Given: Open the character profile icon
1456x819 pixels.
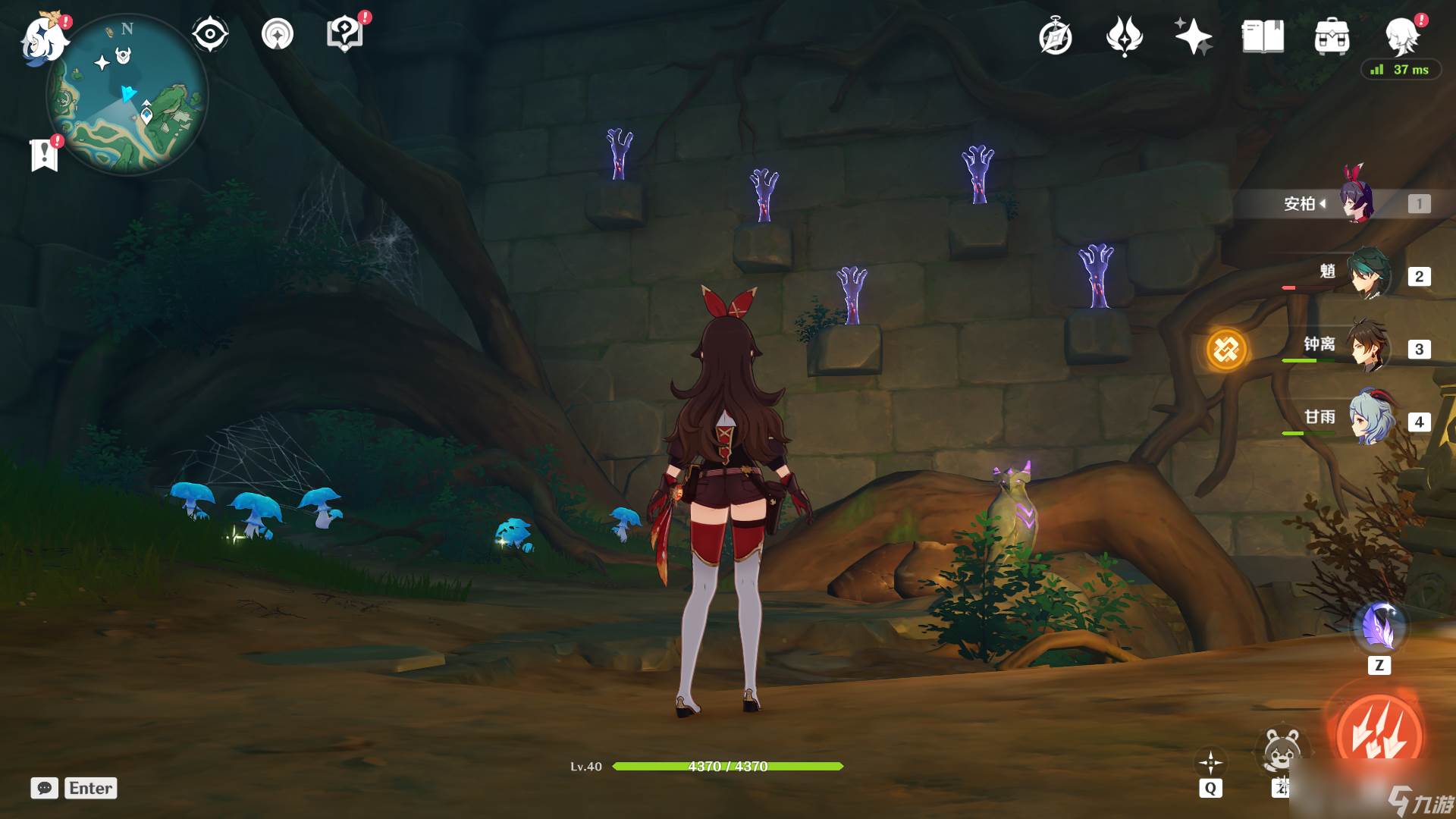Looking at the screenshot, I should click(x=1401, y=35).
